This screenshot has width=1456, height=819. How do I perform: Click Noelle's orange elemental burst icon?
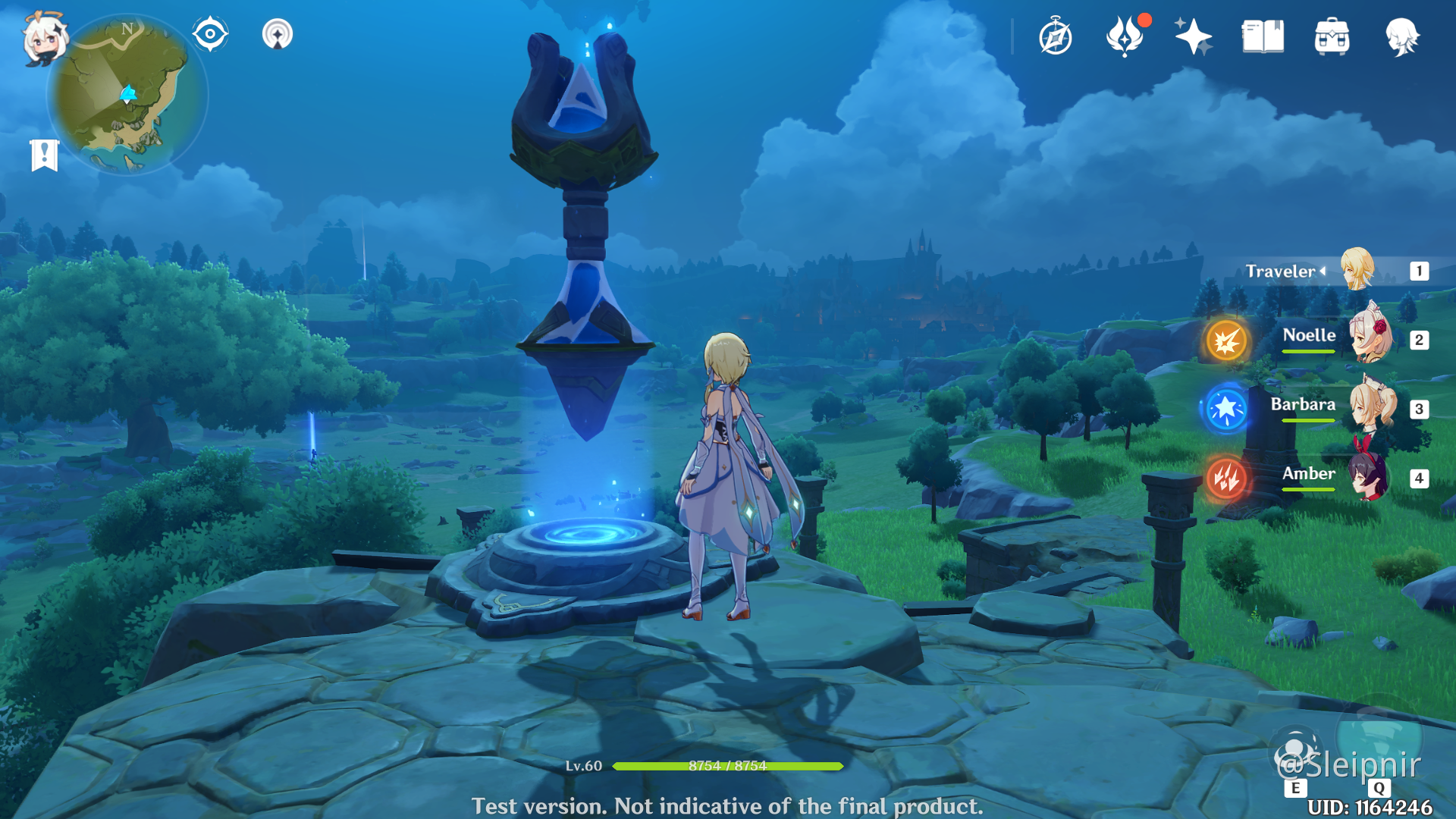tap(1226, 340)
